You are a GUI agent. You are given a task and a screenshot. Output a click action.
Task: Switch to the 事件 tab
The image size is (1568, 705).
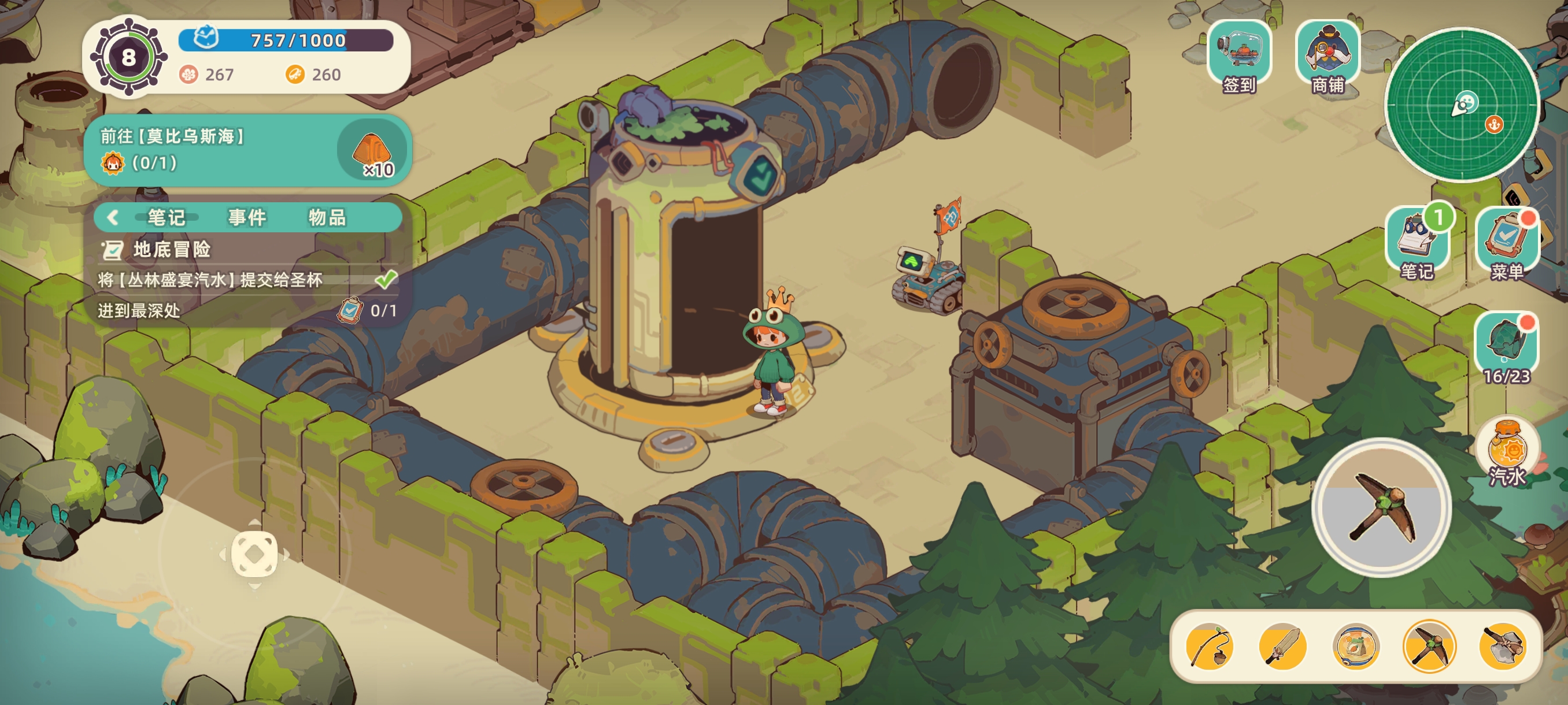[x=246, y=217]
